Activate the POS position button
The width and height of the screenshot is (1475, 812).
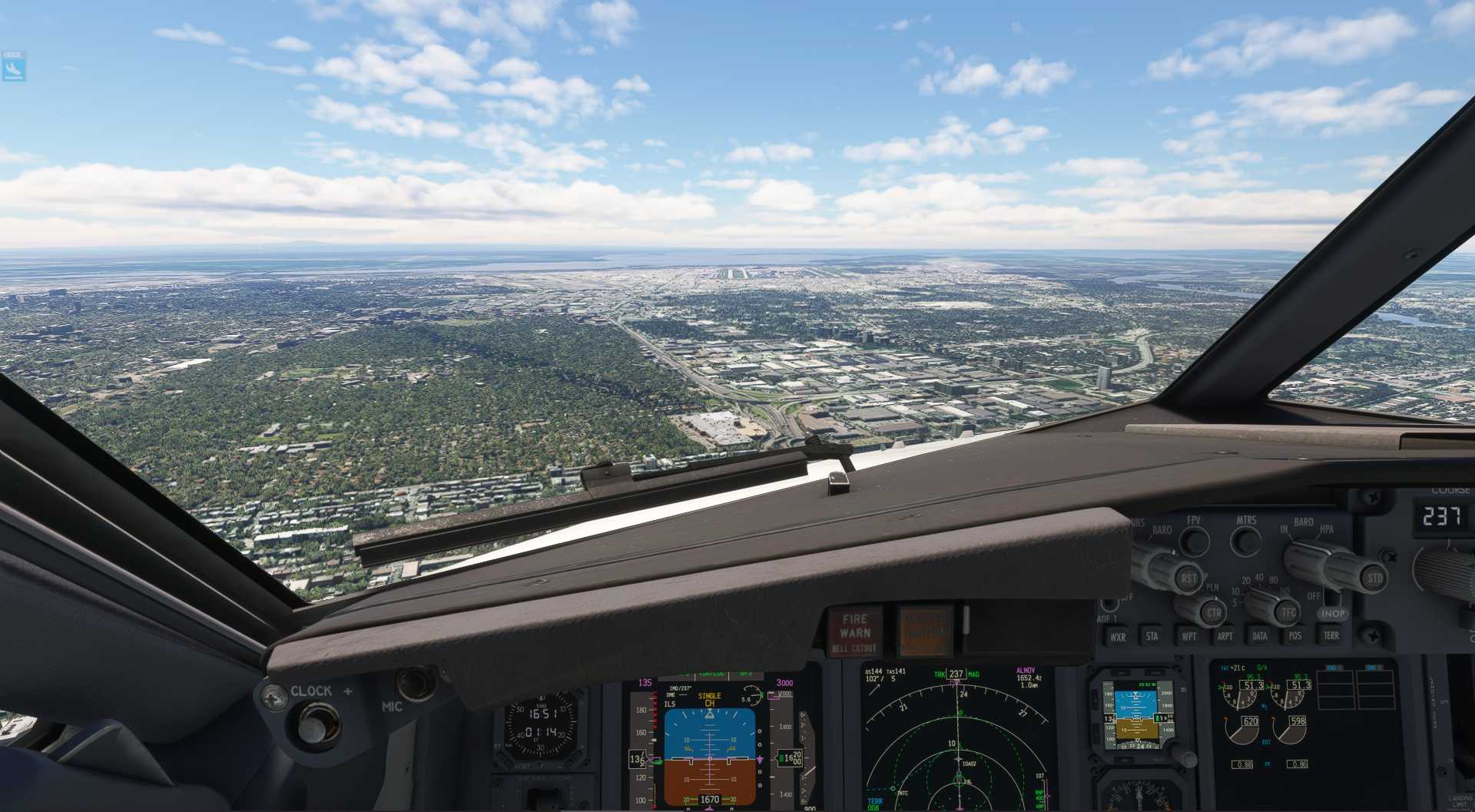pyautogui.click(x=1295, y=636)
